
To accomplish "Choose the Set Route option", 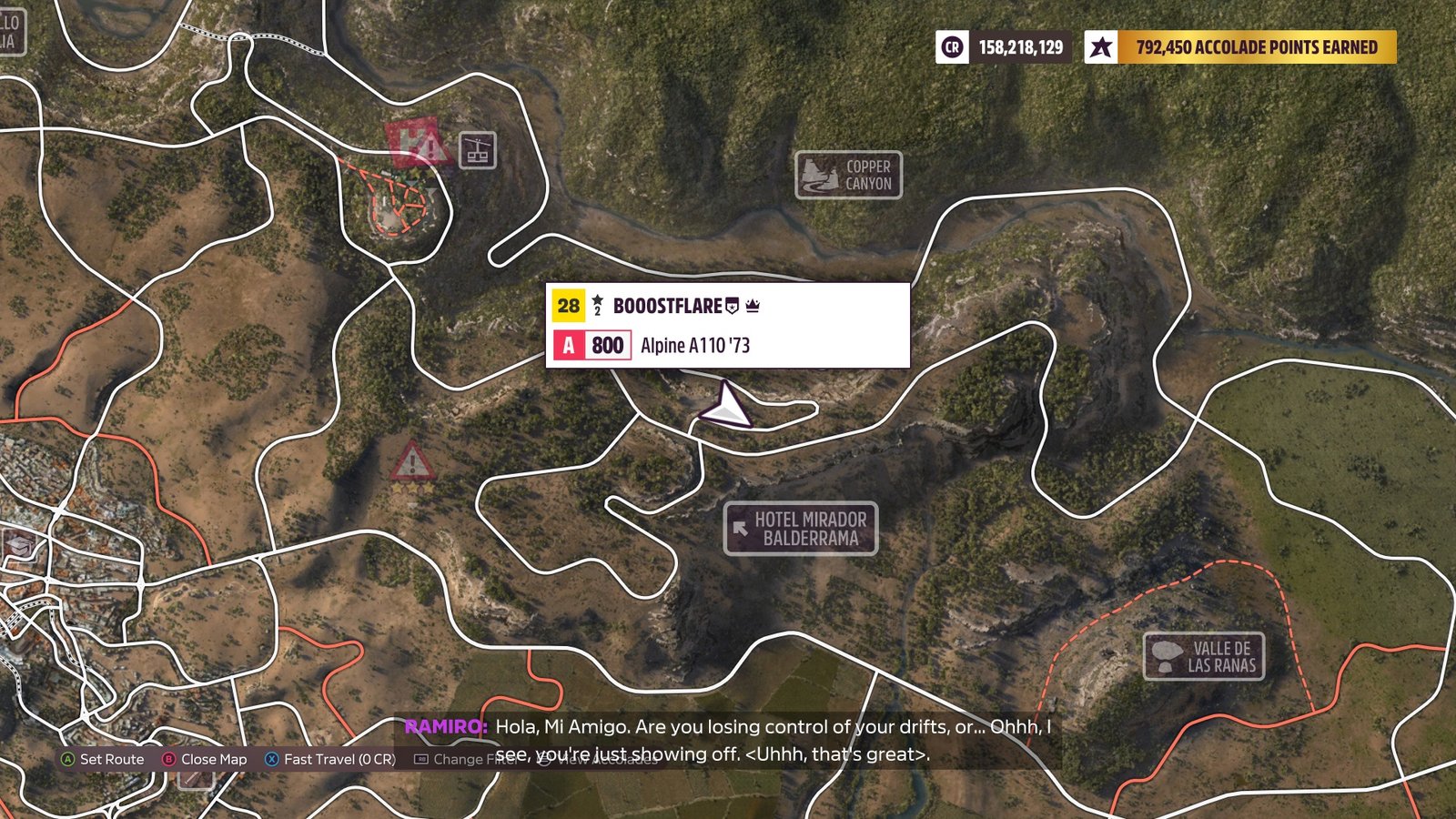I will point(102,759).
